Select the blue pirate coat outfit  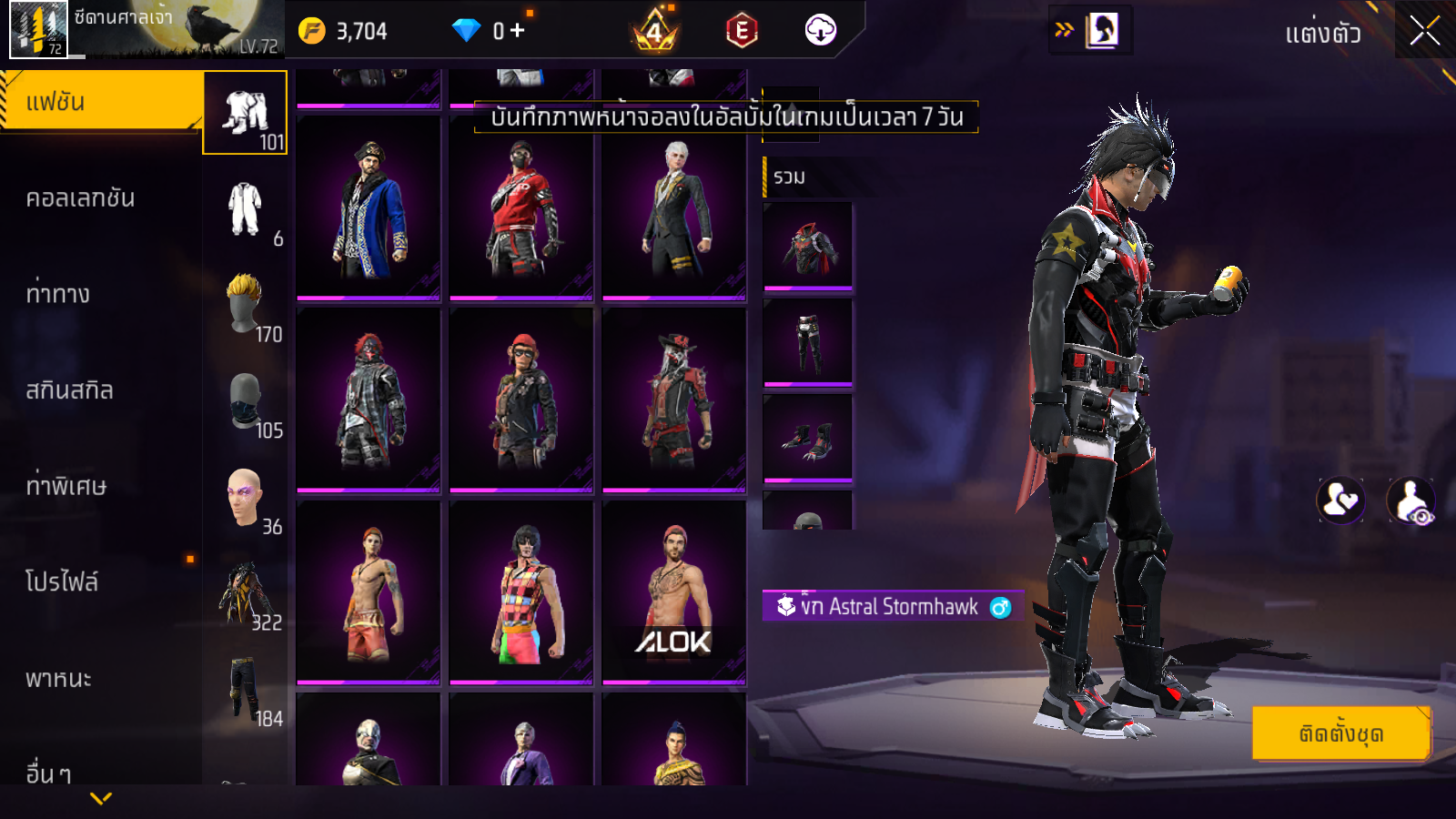[x=369, y=208]
